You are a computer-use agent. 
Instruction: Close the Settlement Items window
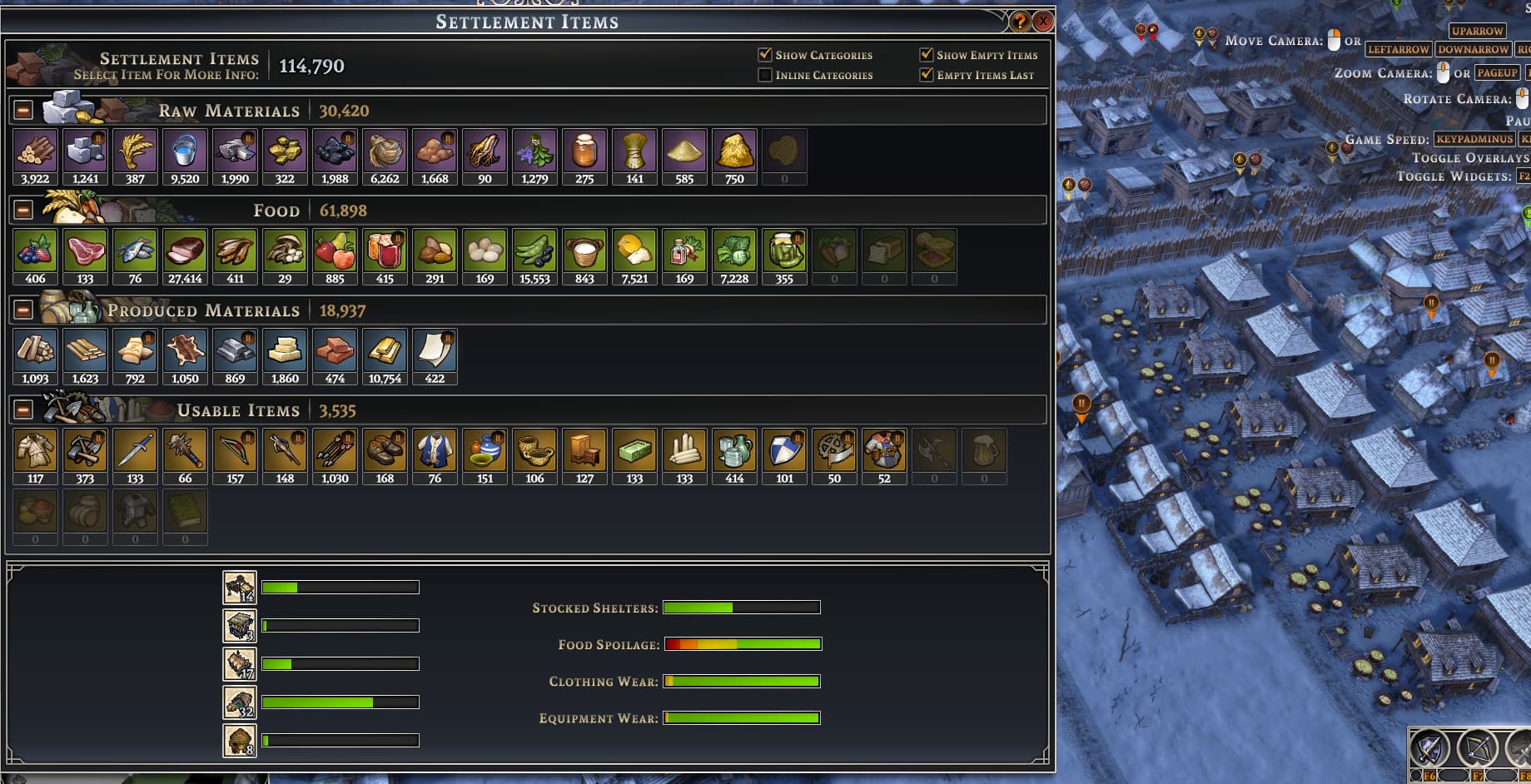pyautogui.click(x=1042, y=22)
